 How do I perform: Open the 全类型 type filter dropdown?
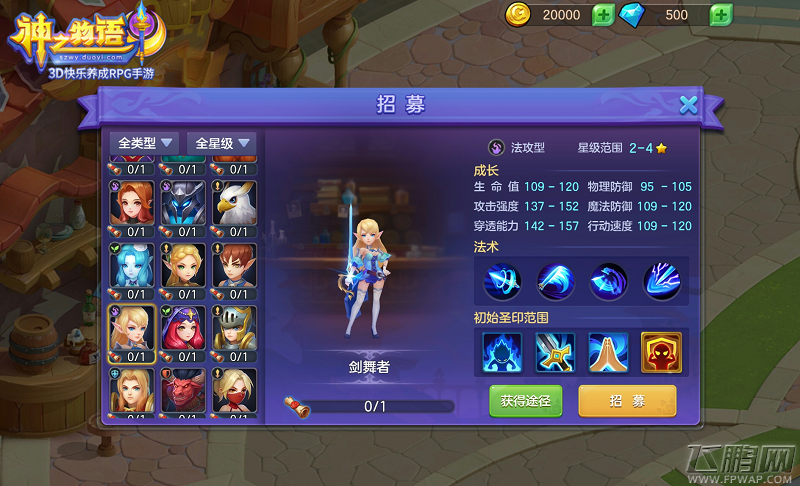[x=145, y=143]
